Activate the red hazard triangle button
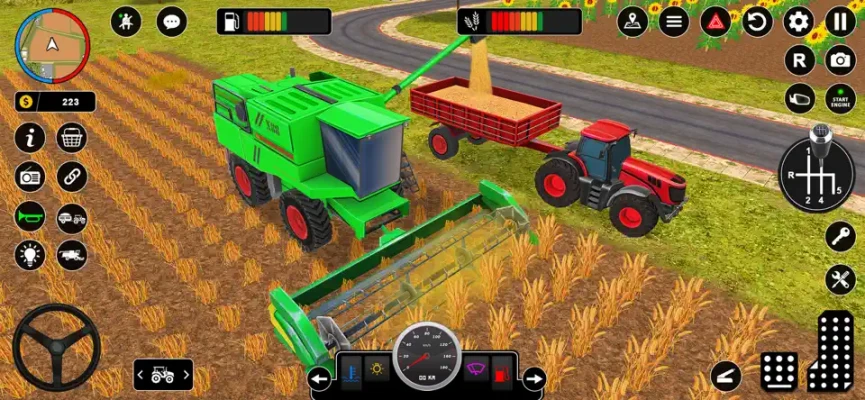The image size is (865, 400). pyautogui.click(x=715, y=21)
